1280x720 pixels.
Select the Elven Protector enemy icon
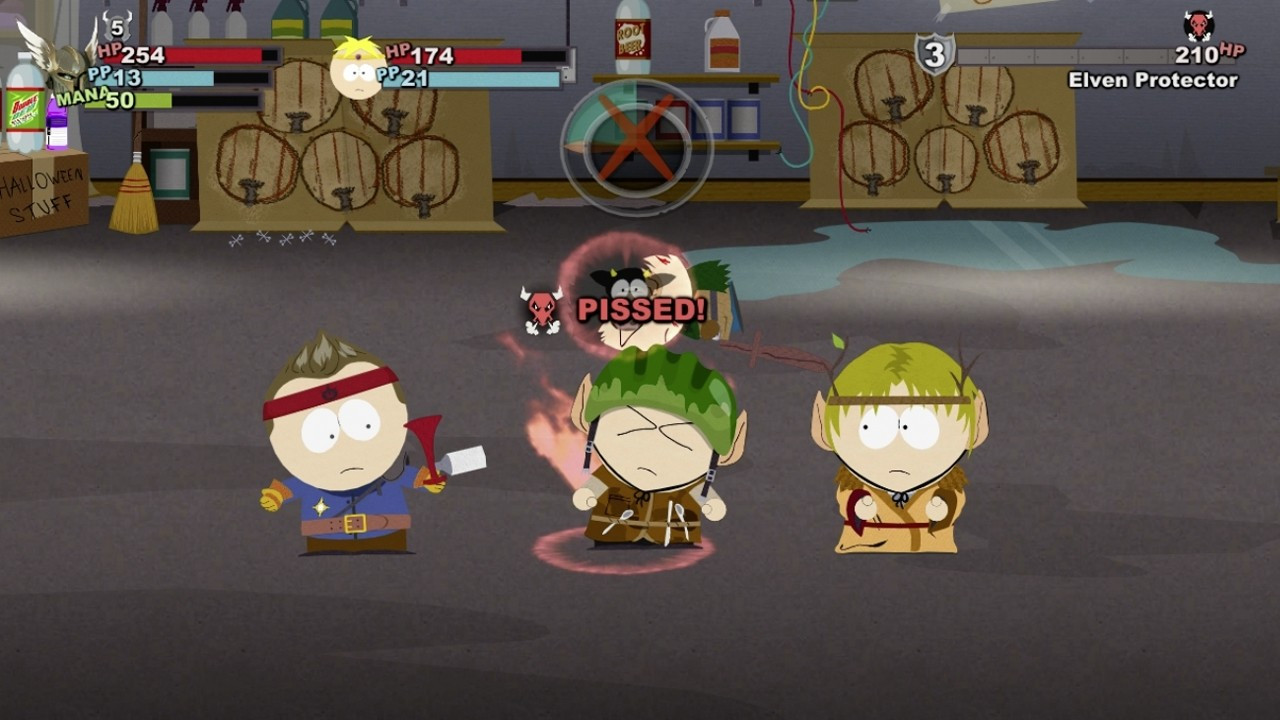[x=1198, y=26]
